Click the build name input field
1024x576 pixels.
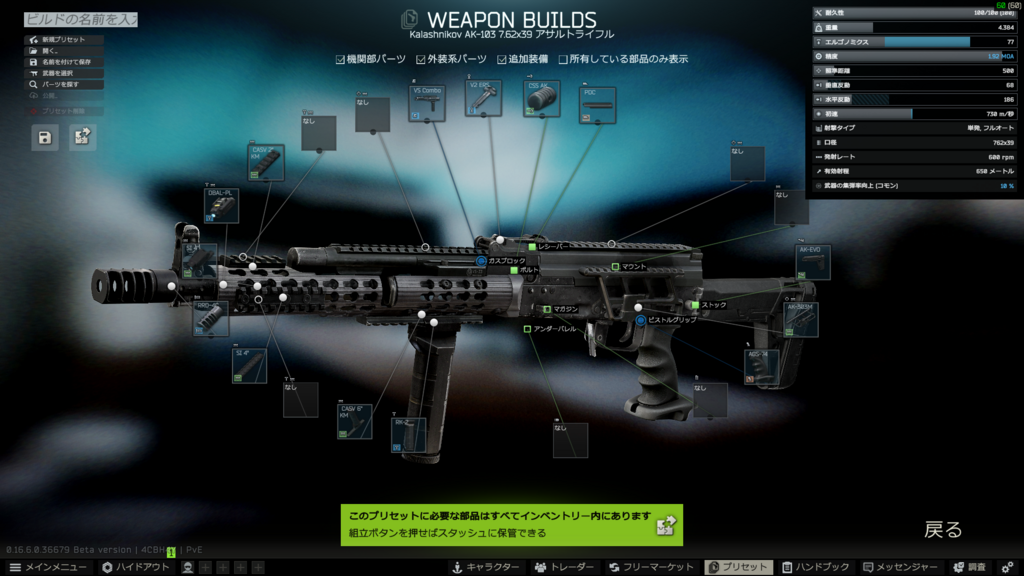[80, 19]
